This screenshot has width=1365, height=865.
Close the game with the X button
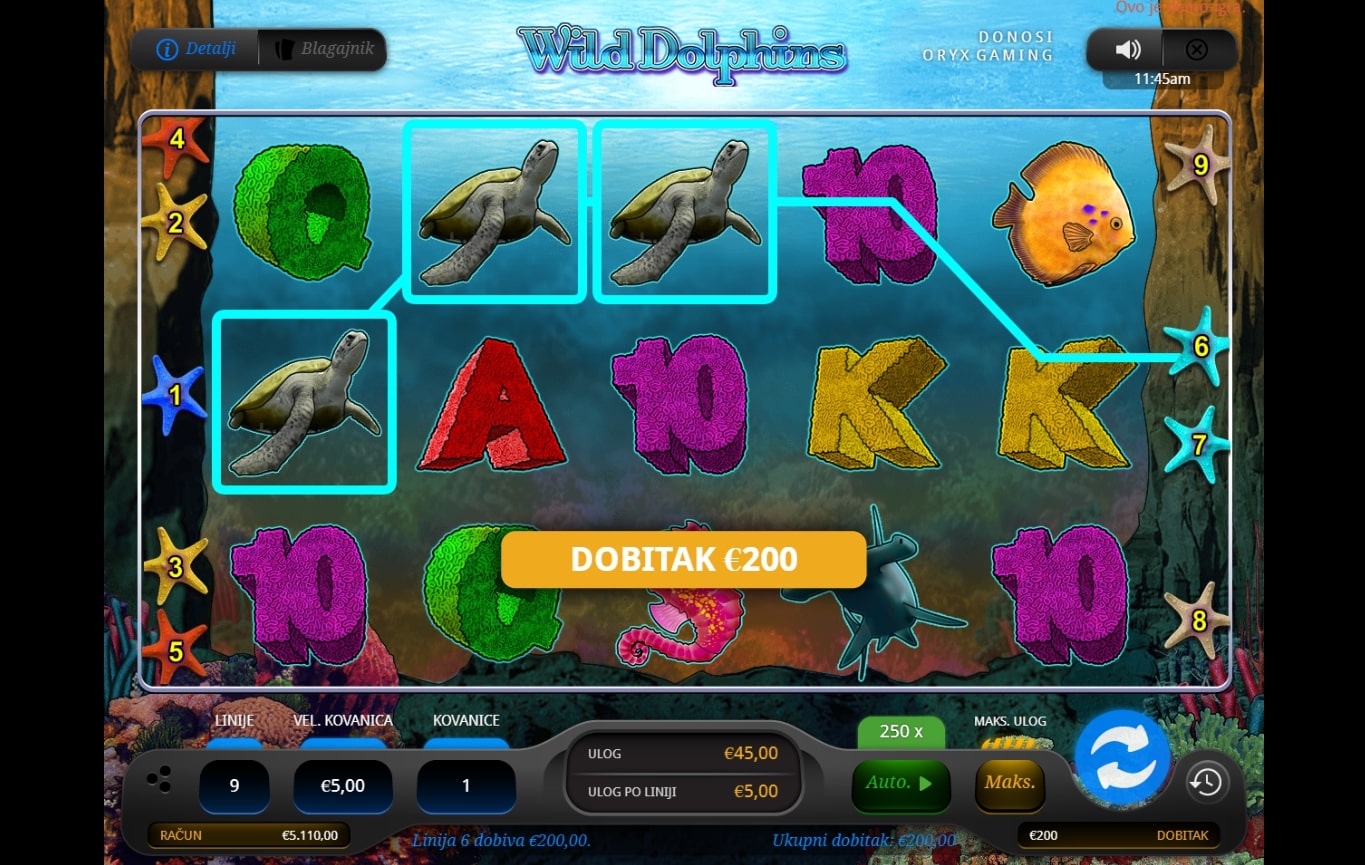click(x=1196, y=50)
